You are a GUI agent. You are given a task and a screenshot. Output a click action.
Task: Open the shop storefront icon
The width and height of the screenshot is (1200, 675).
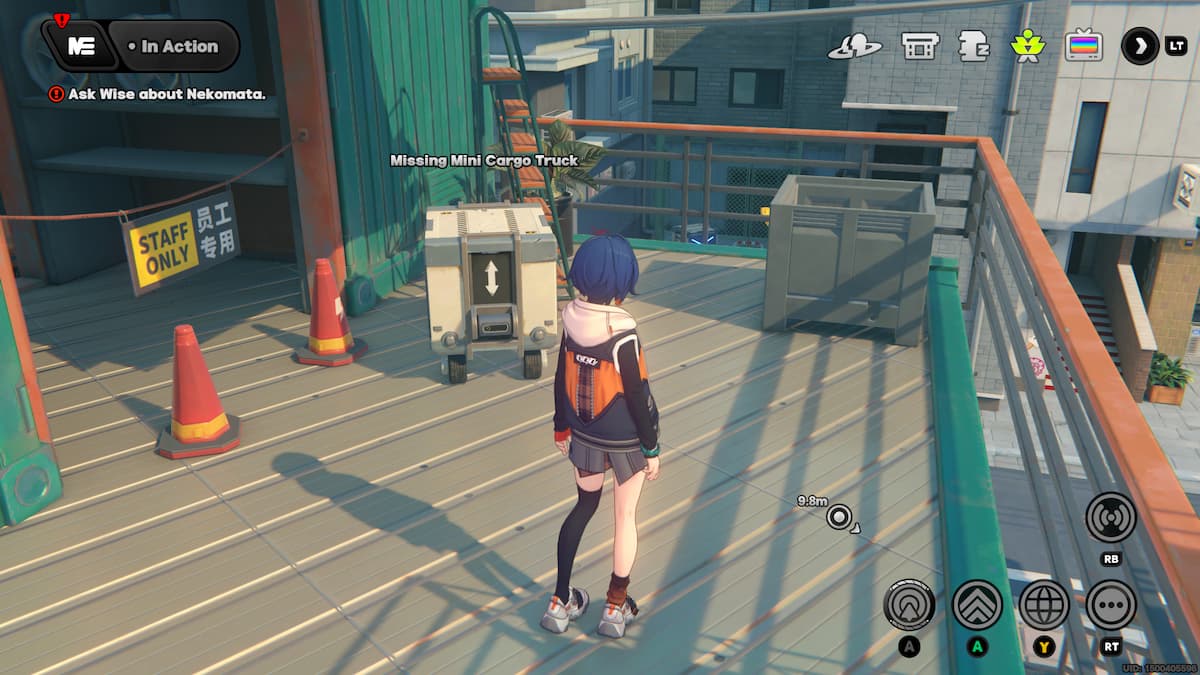coord(918,46)
